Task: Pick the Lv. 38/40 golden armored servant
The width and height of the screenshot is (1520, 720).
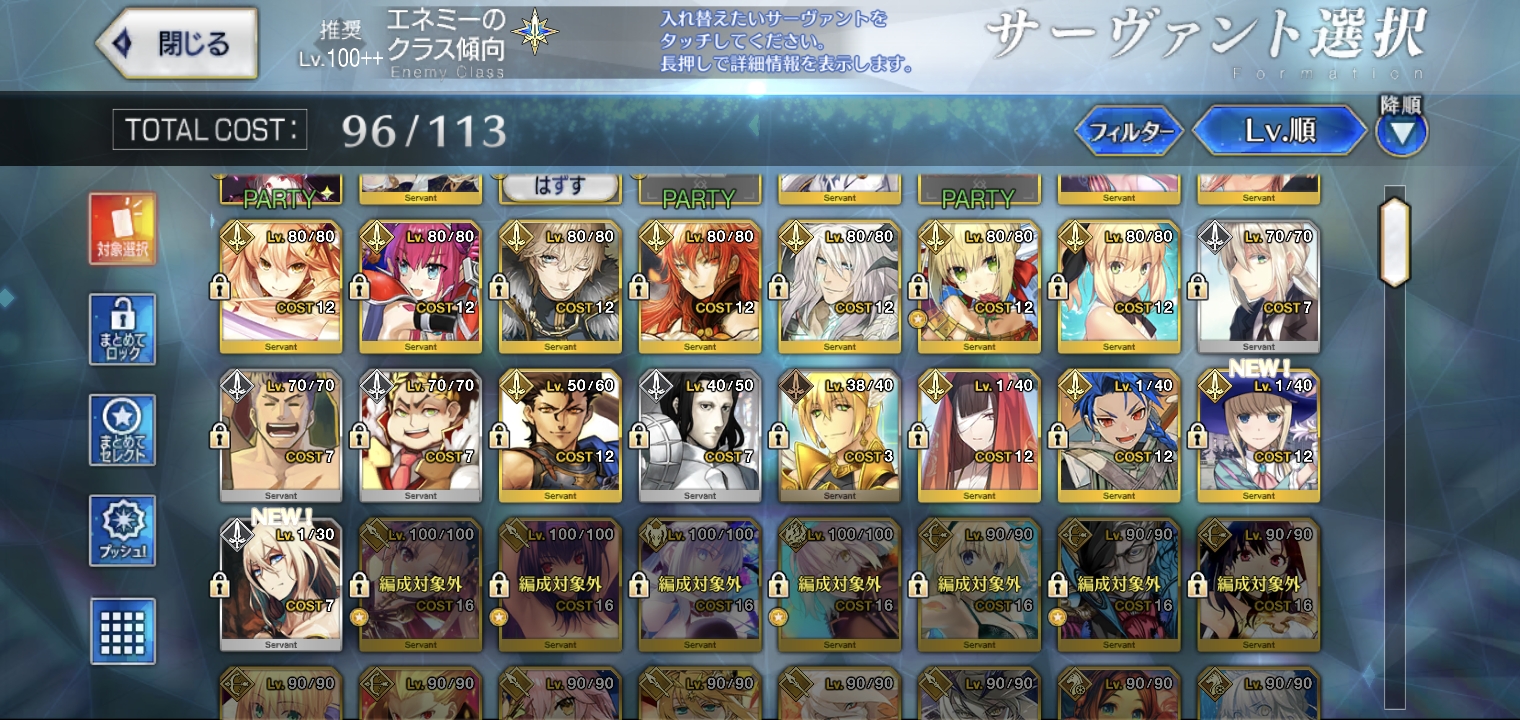Action: (839, 436)
